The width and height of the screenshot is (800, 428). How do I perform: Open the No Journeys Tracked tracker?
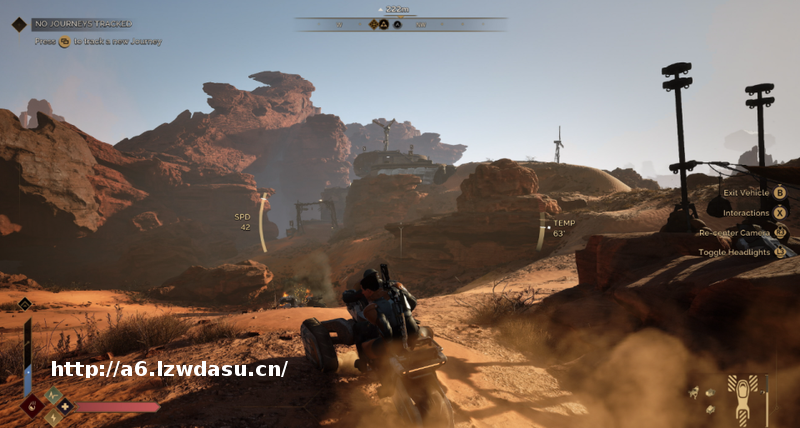pyautogui.click(x=82, y=23)
